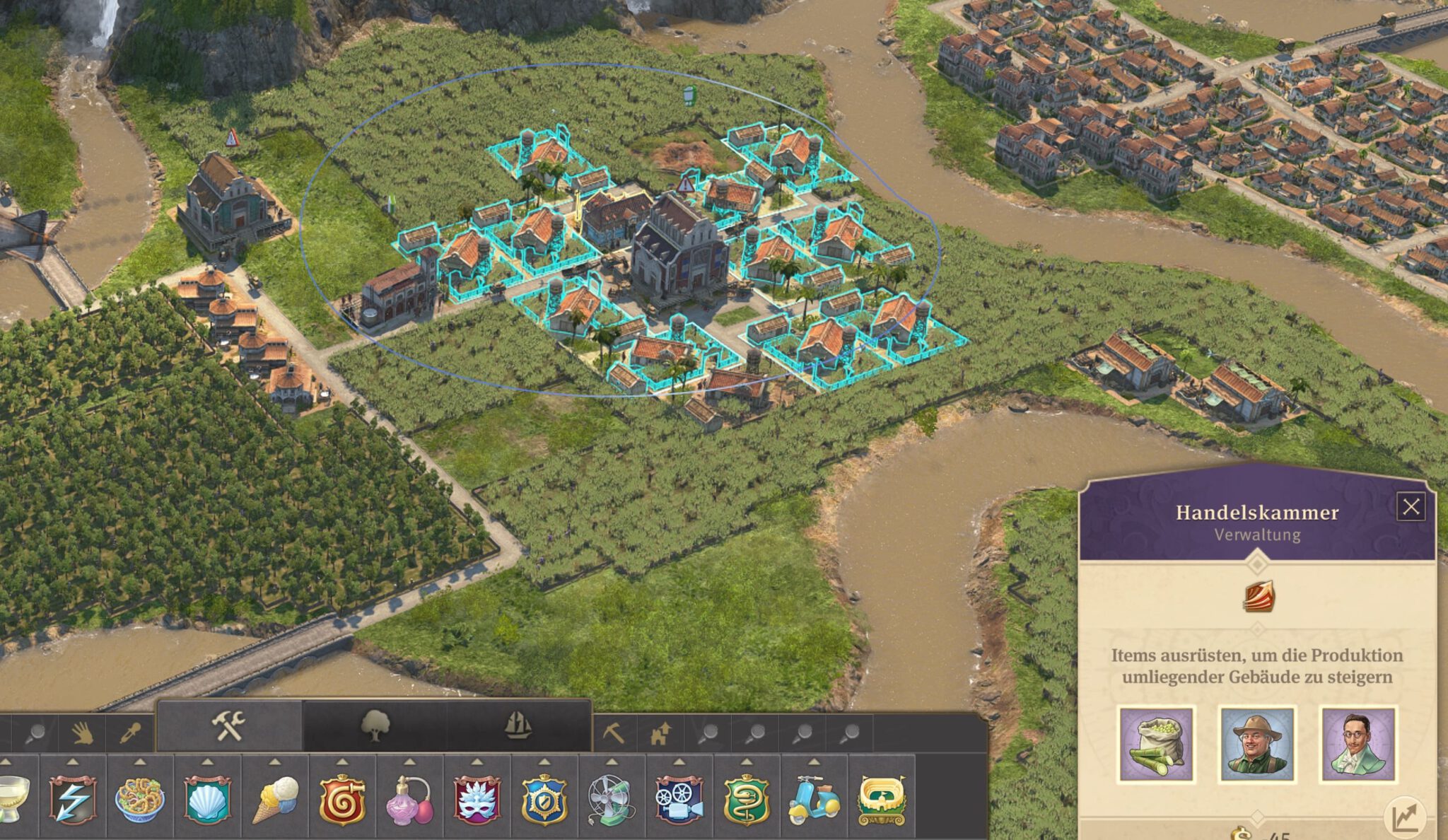
Task: Open the police badge category
Action: tap(544, 800)
